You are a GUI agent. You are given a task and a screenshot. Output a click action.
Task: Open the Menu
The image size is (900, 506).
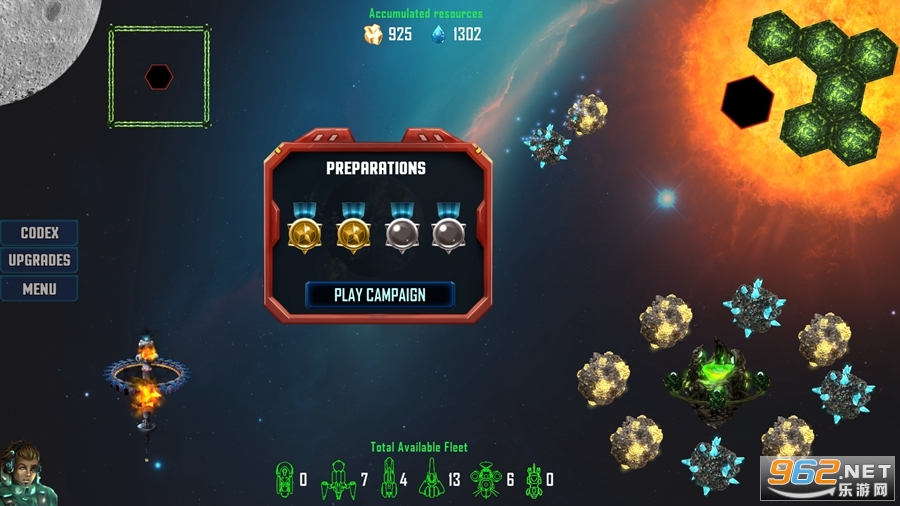coord(40,289)
